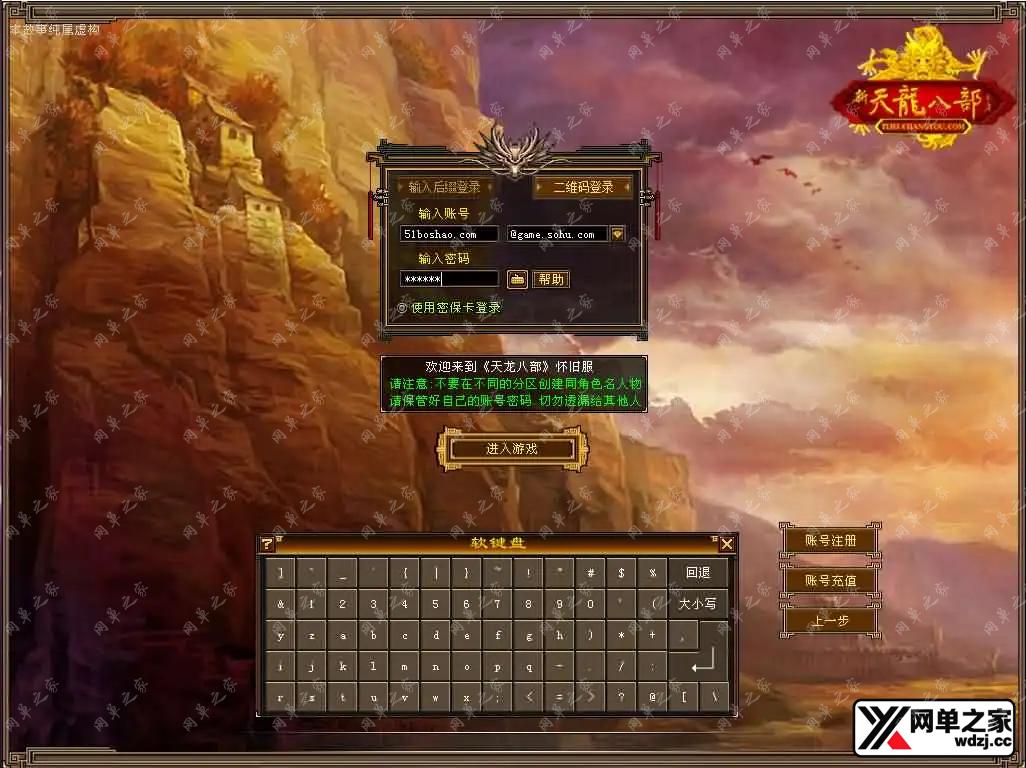Show soft keyboard help via question mark

point(267,544)
